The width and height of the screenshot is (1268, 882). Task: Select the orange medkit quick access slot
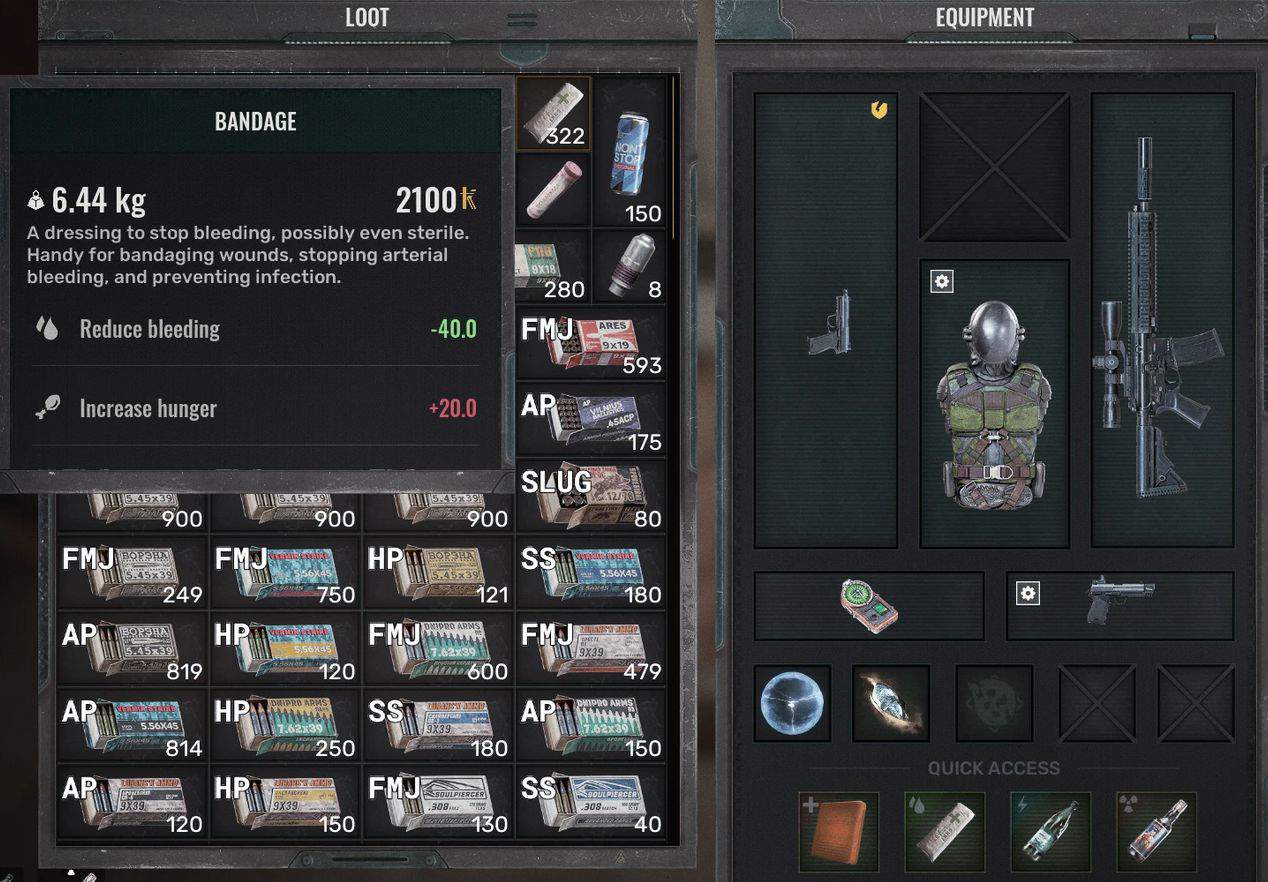839,831
